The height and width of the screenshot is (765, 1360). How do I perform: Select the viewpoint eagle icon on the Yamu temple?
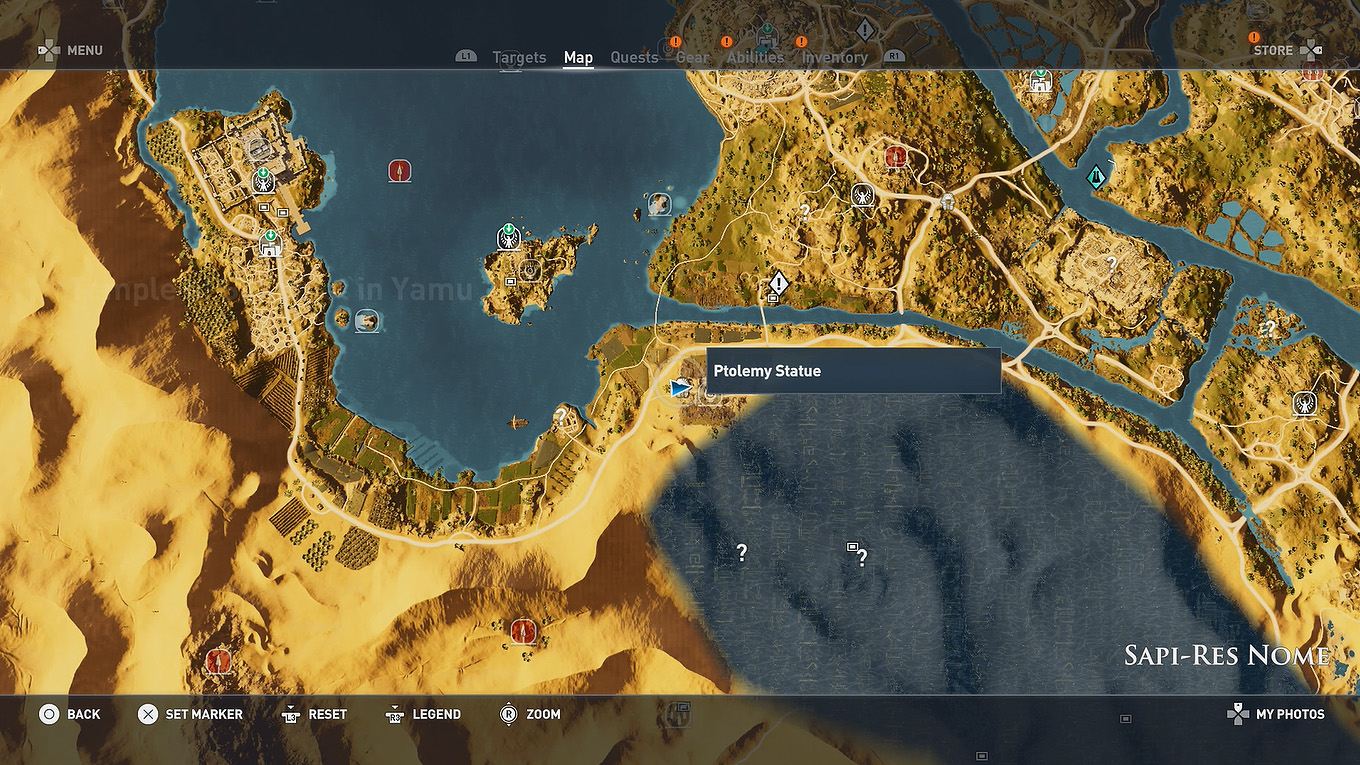pyautogui.click(x=263, y=184)
